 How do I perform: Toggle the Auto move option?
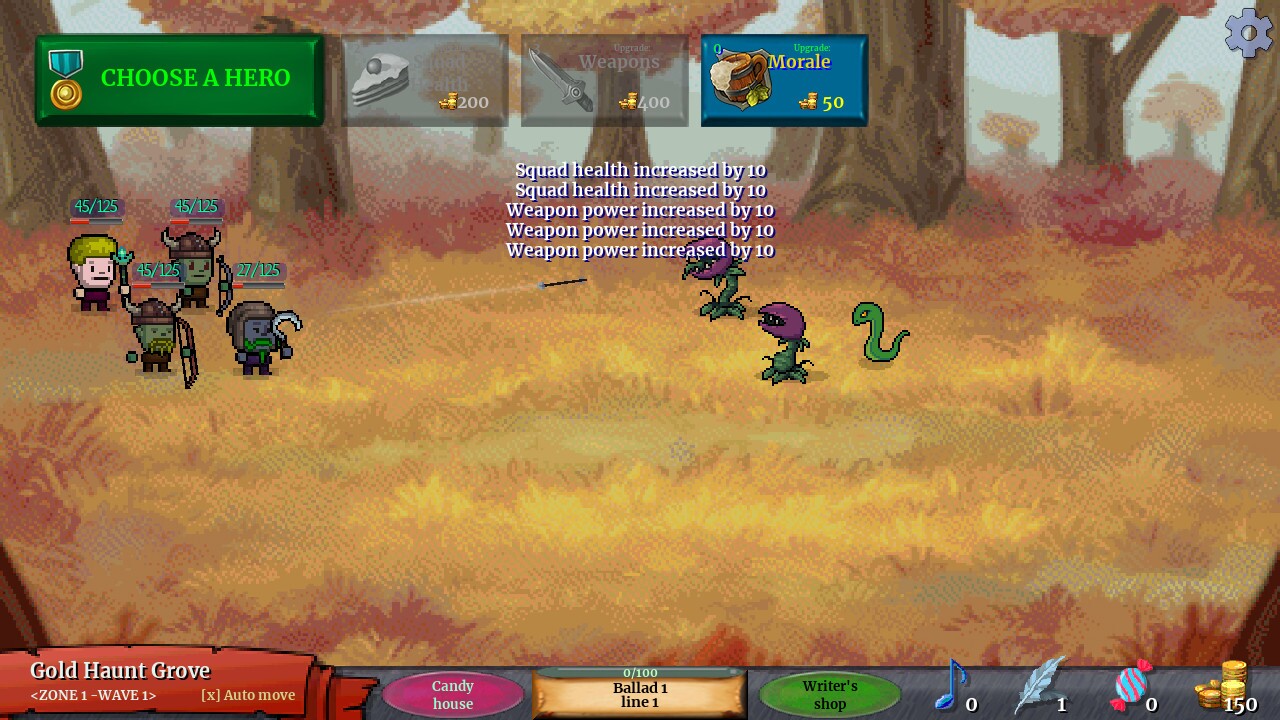pos(246,695)
